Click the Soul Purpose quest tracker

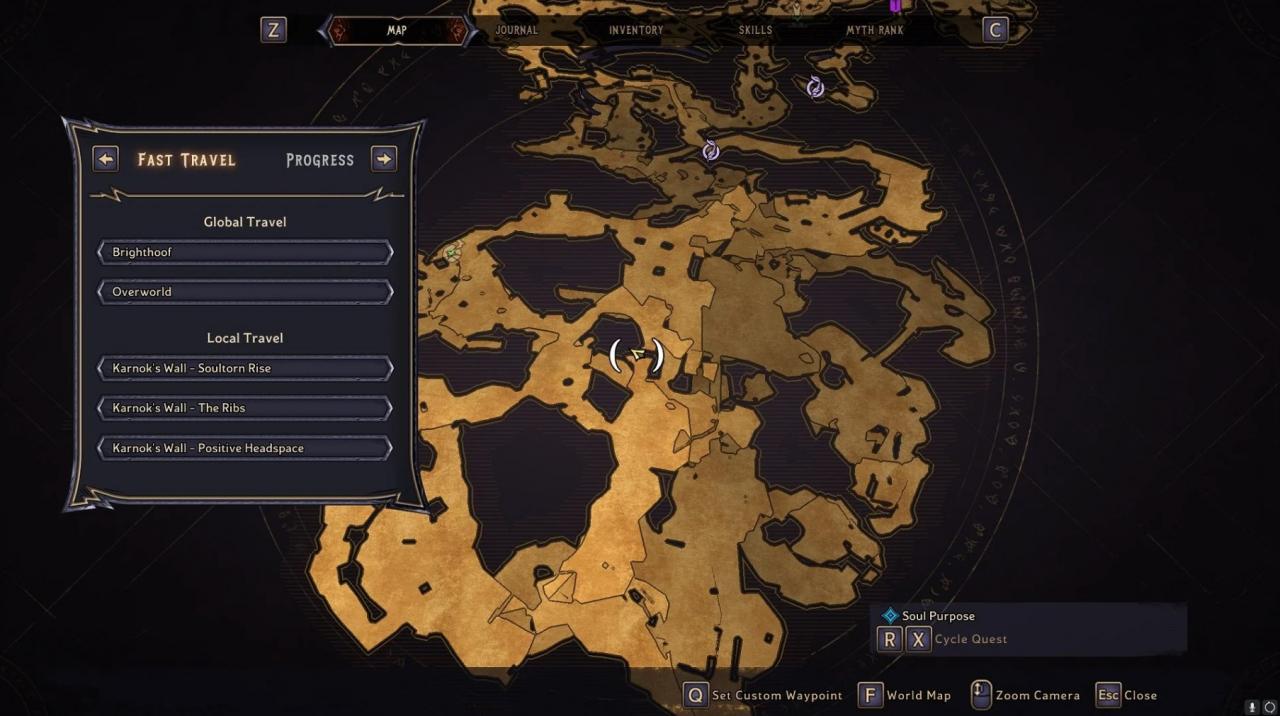click(938, 616)
